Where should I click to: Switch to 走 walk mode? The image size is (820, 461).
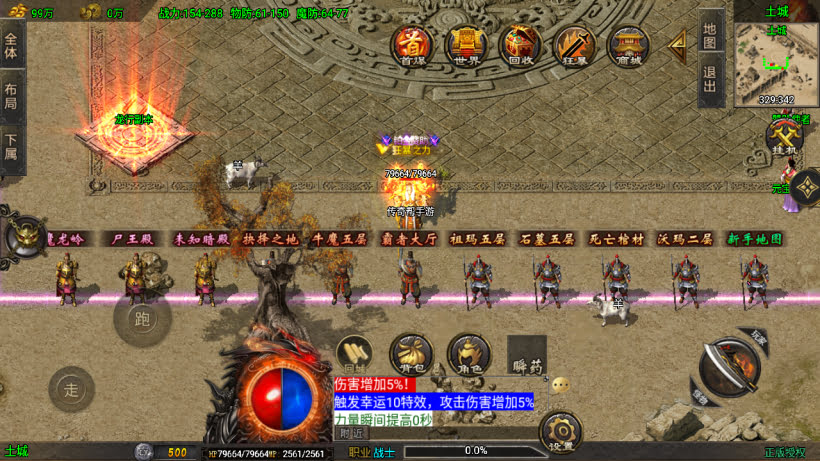click(71, 388)
